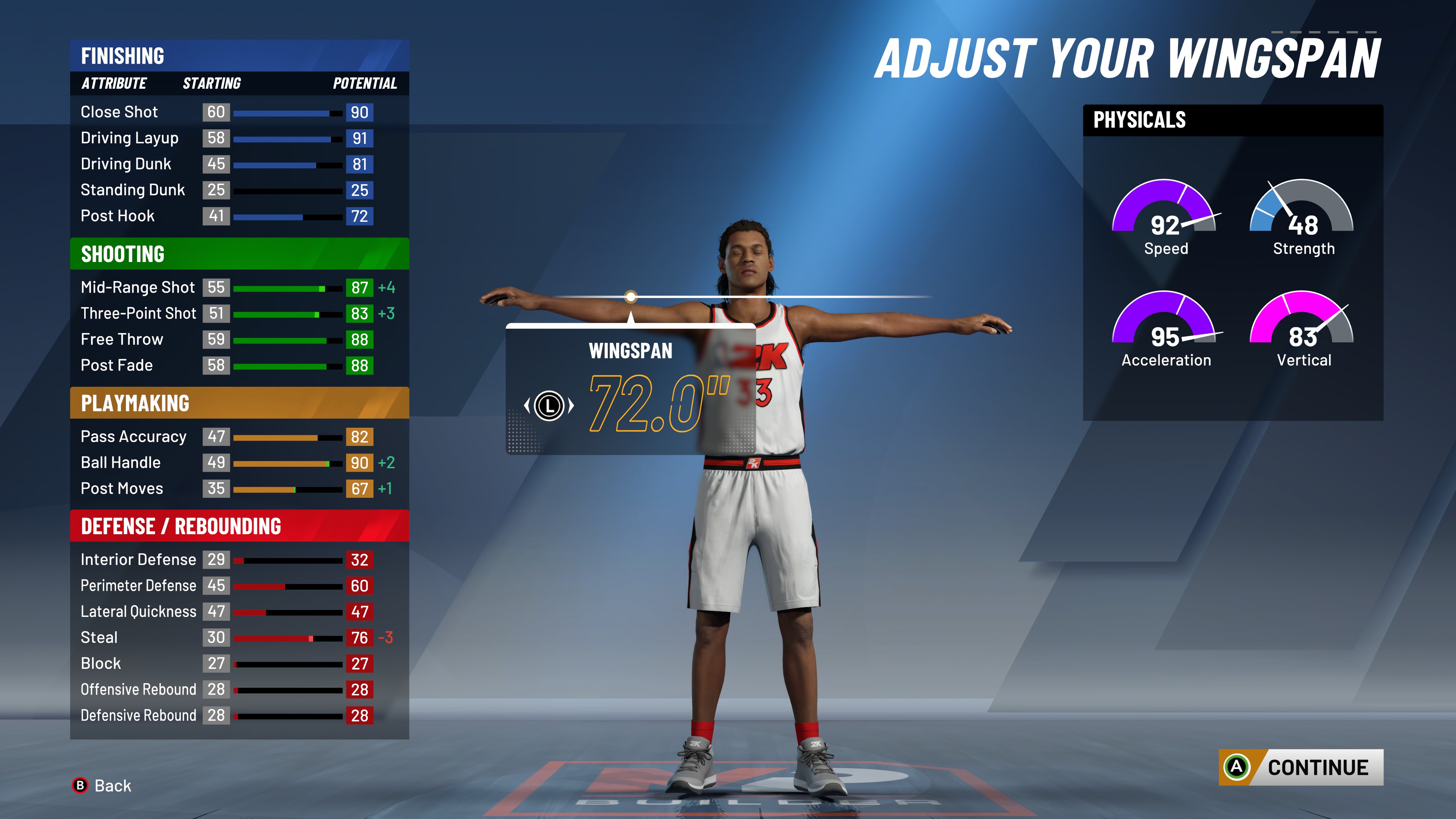Screen dimensions: 1456x819
Task: Decrease wingspan with the left arrow
Action: (x=527, y=405)
